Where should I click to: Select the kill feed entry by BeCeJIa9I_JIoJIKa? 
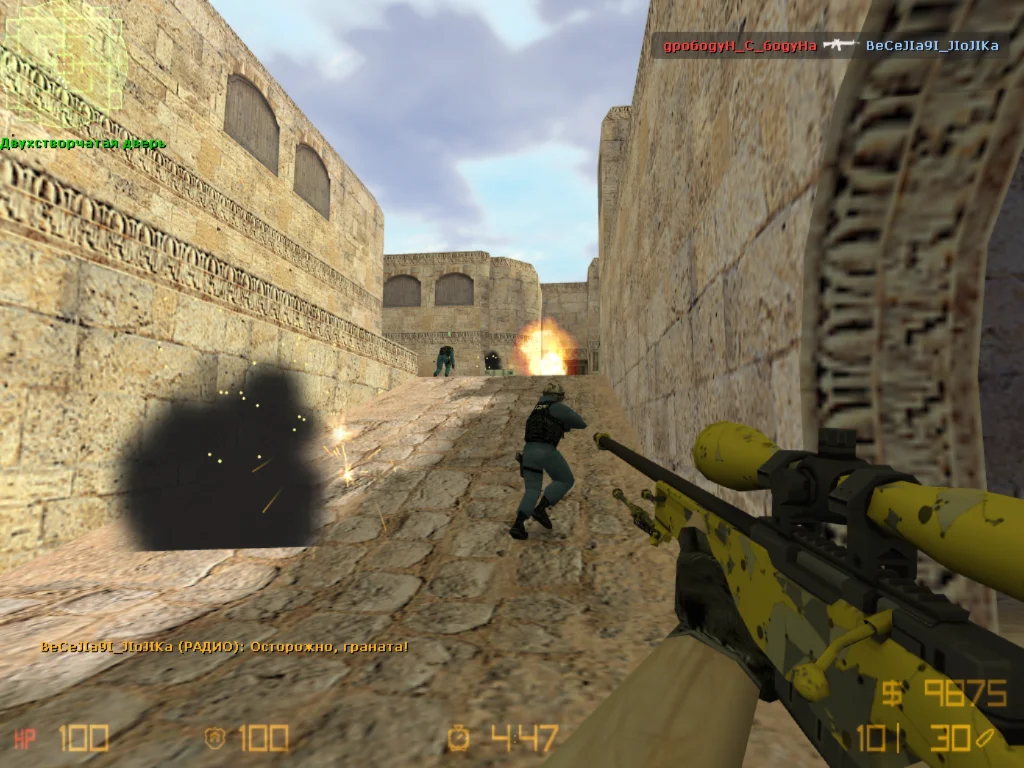[932, 46]
